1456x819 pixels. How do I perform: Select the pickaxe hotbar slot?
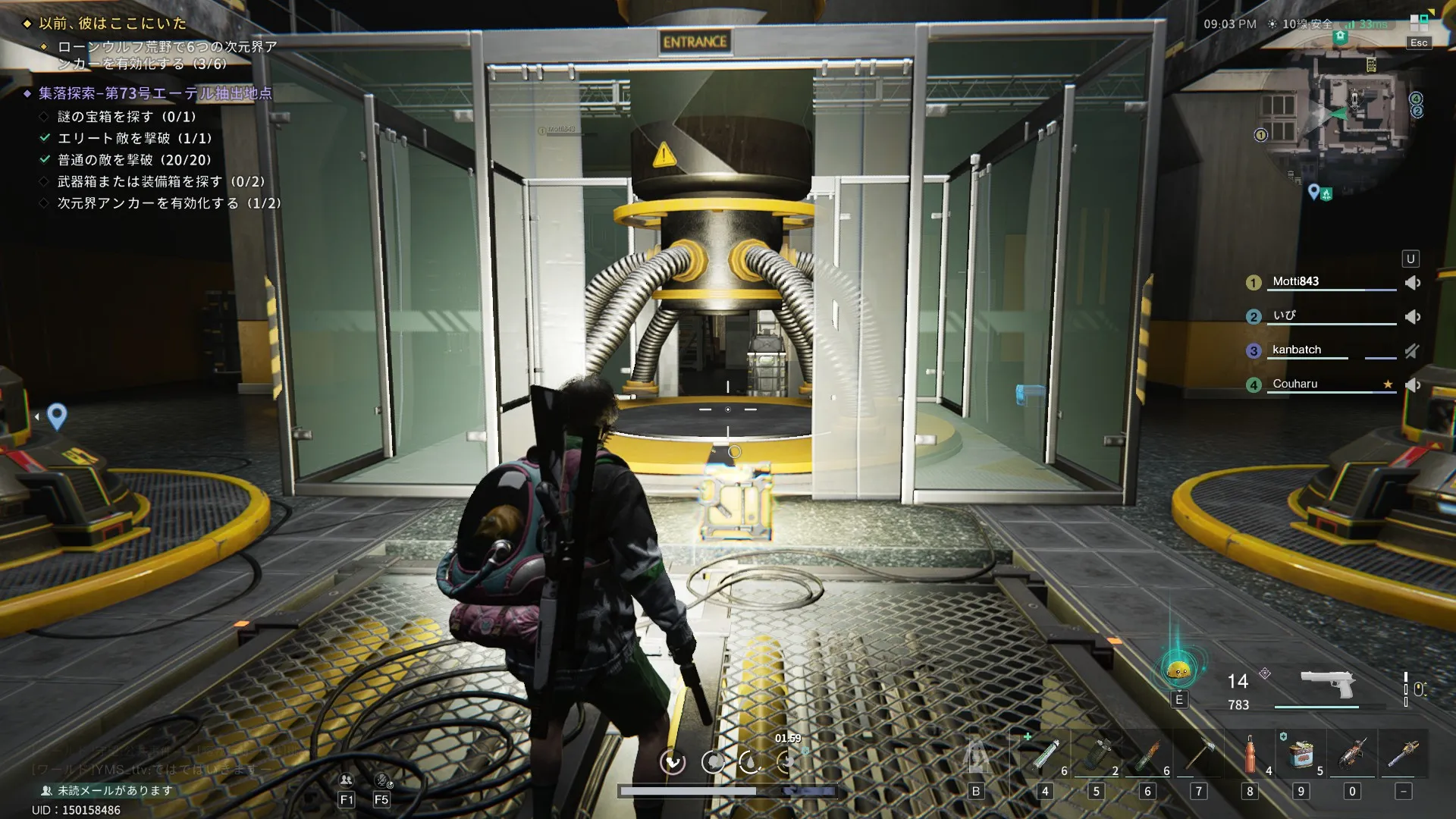coord(1199,755)
